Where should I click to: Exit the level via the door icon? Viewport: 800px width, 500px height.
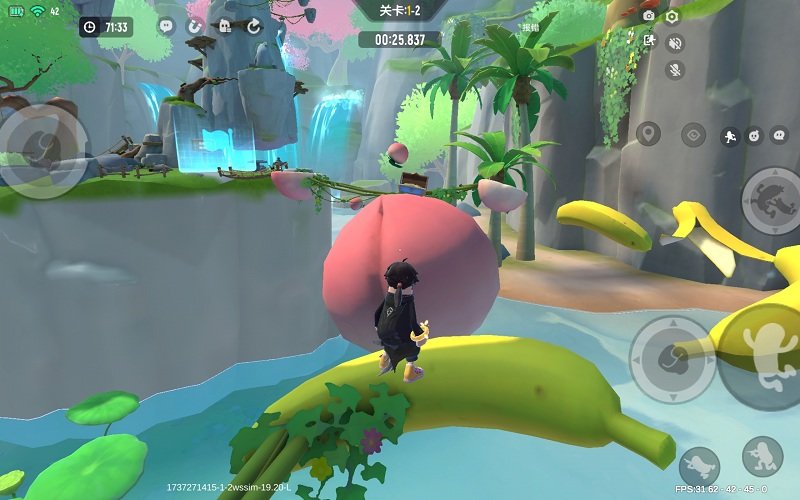coord(649,41)
